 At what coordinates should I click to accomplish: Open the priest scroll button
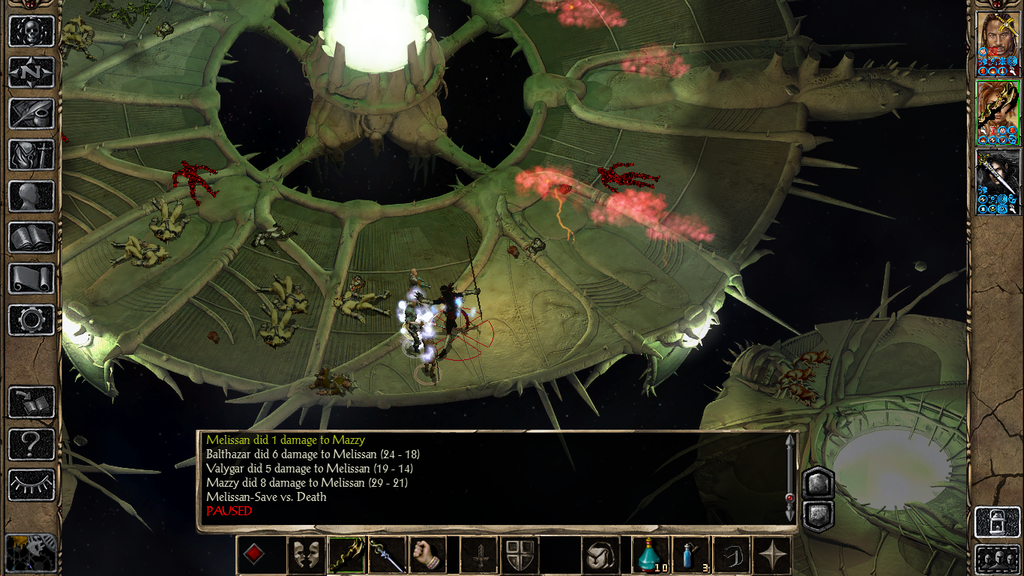pos(31,278)
